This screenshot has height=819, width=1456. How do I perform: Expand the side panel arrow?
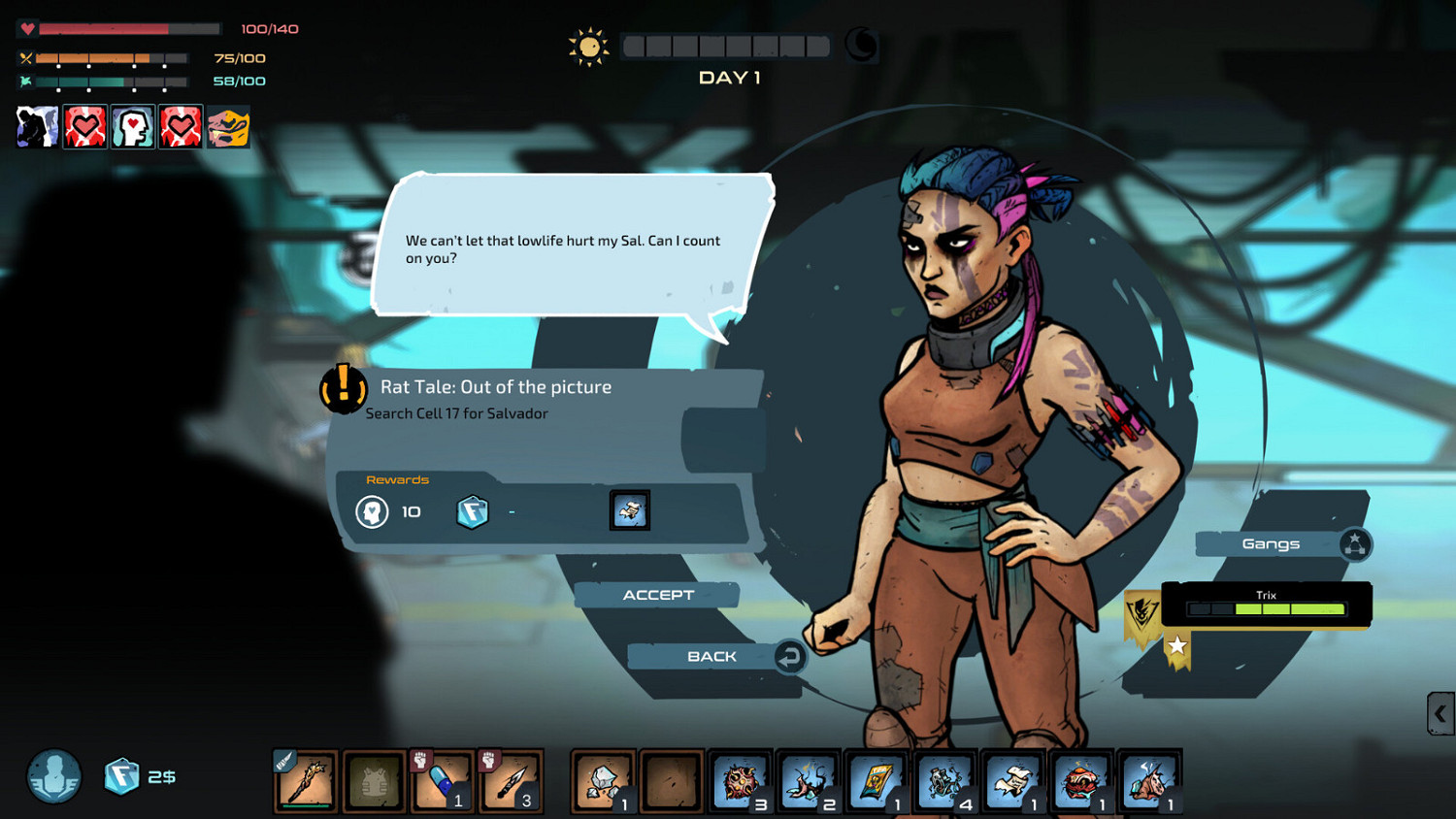pos(1440,714)
